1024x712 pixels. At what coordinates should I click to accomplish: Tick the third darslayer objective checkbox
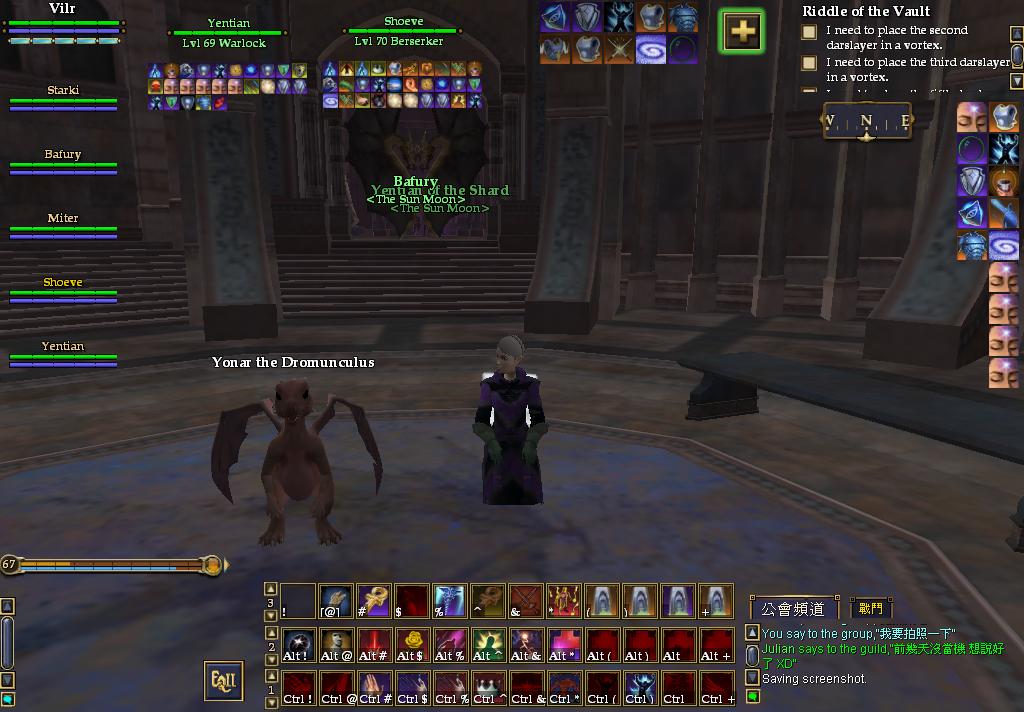809,64
